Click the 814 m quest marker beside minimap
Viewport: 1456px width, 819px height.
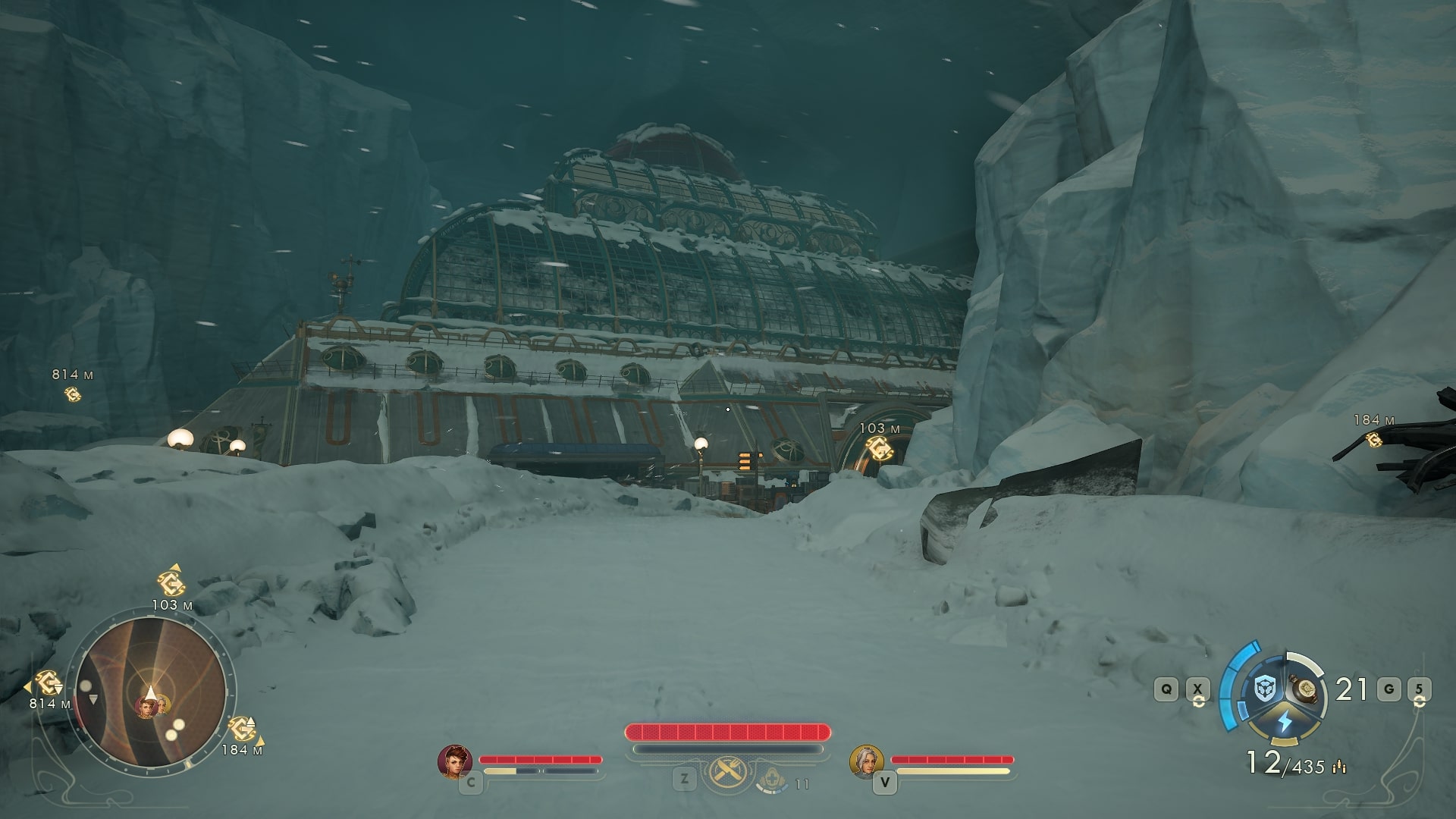coord(49,683)
